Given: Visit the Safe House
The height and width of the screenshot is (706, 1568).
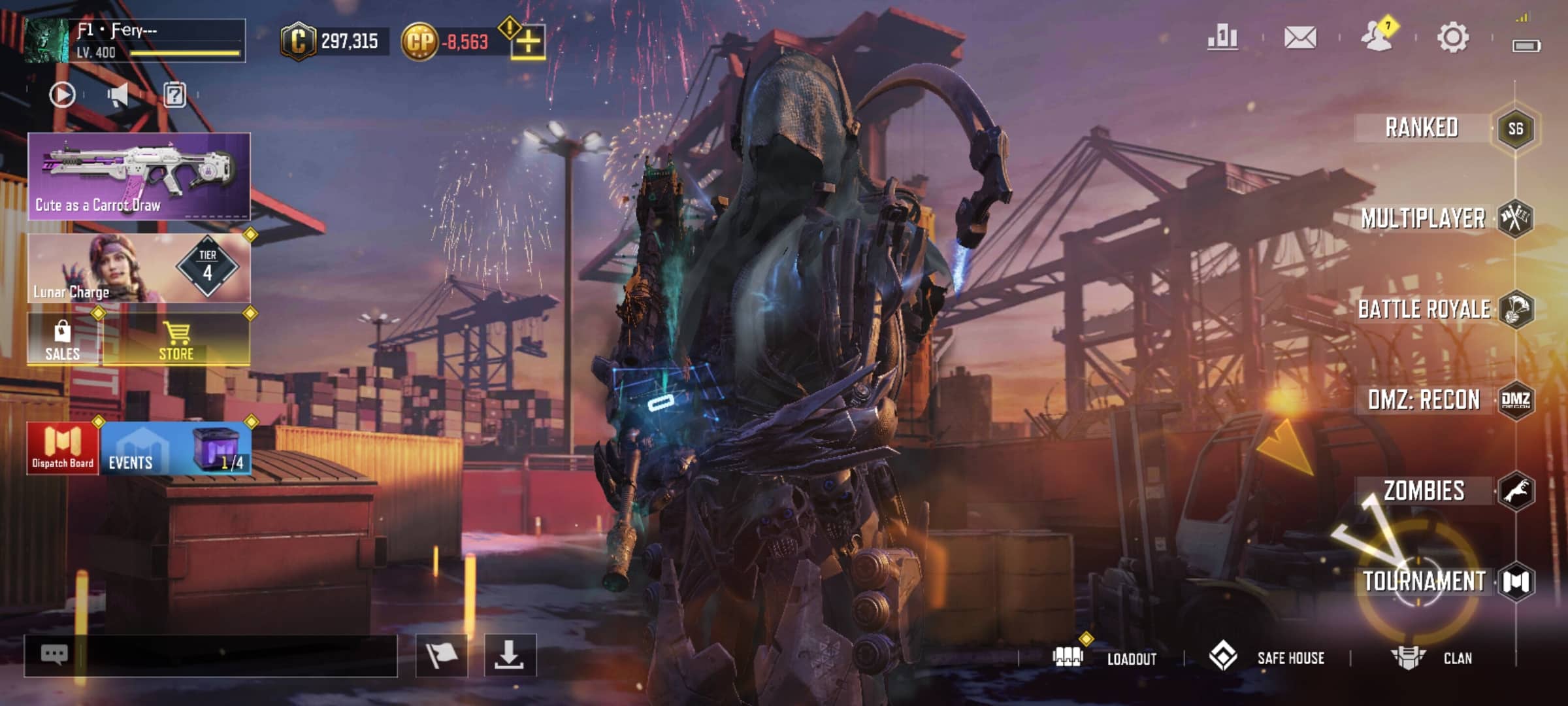Looking at the screenshot, I should coord(1267,658).
